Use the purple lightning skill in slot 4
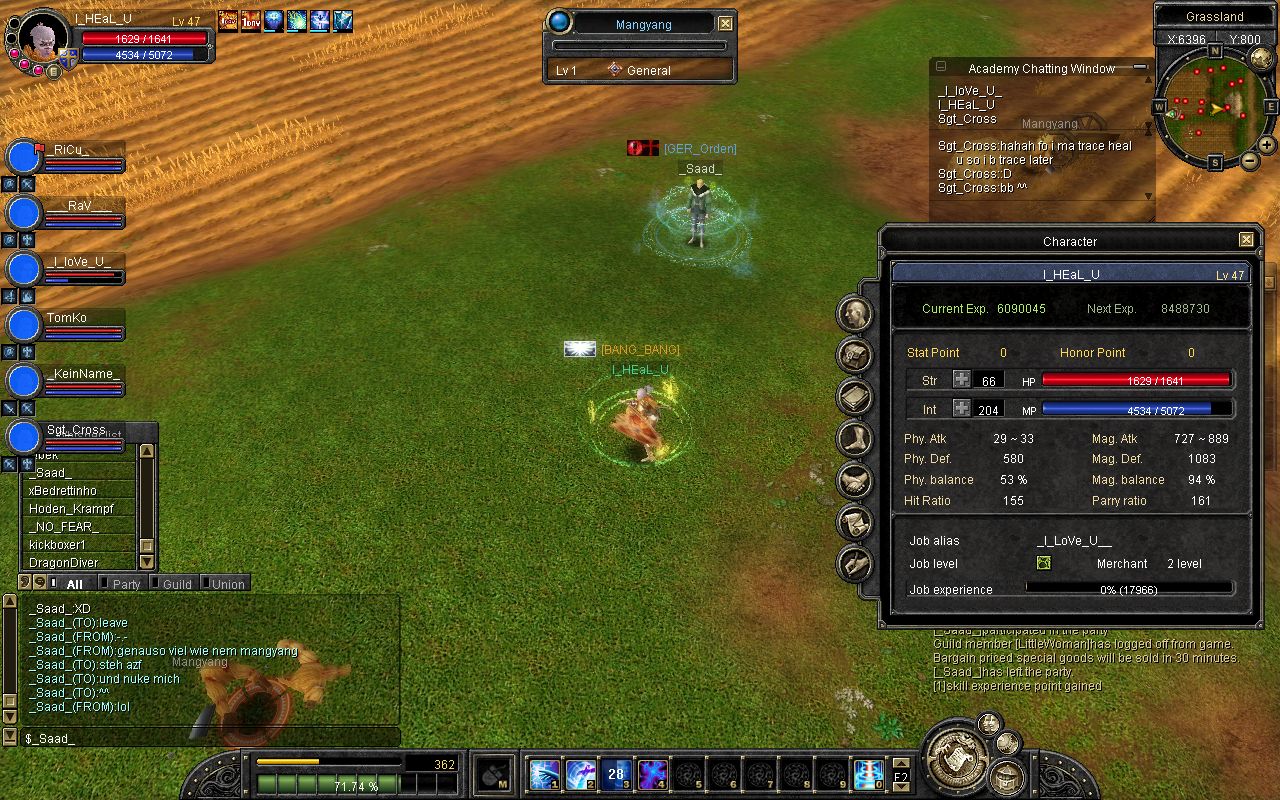Viewport: 1280px width, 800px height. (x=653, y=774)
